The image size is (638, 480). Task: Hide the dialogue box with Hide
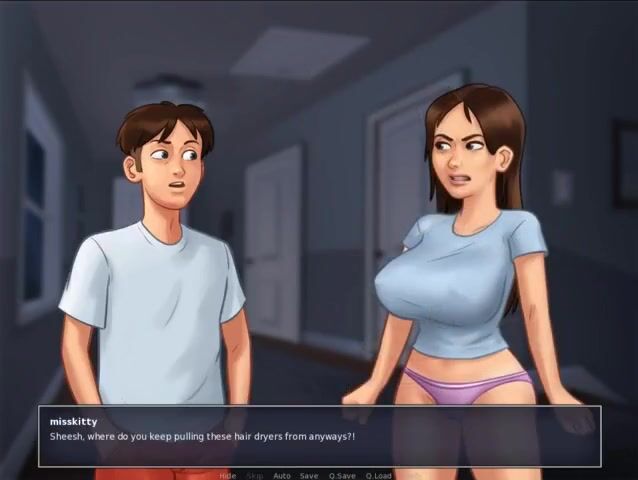tap(227, 475)
